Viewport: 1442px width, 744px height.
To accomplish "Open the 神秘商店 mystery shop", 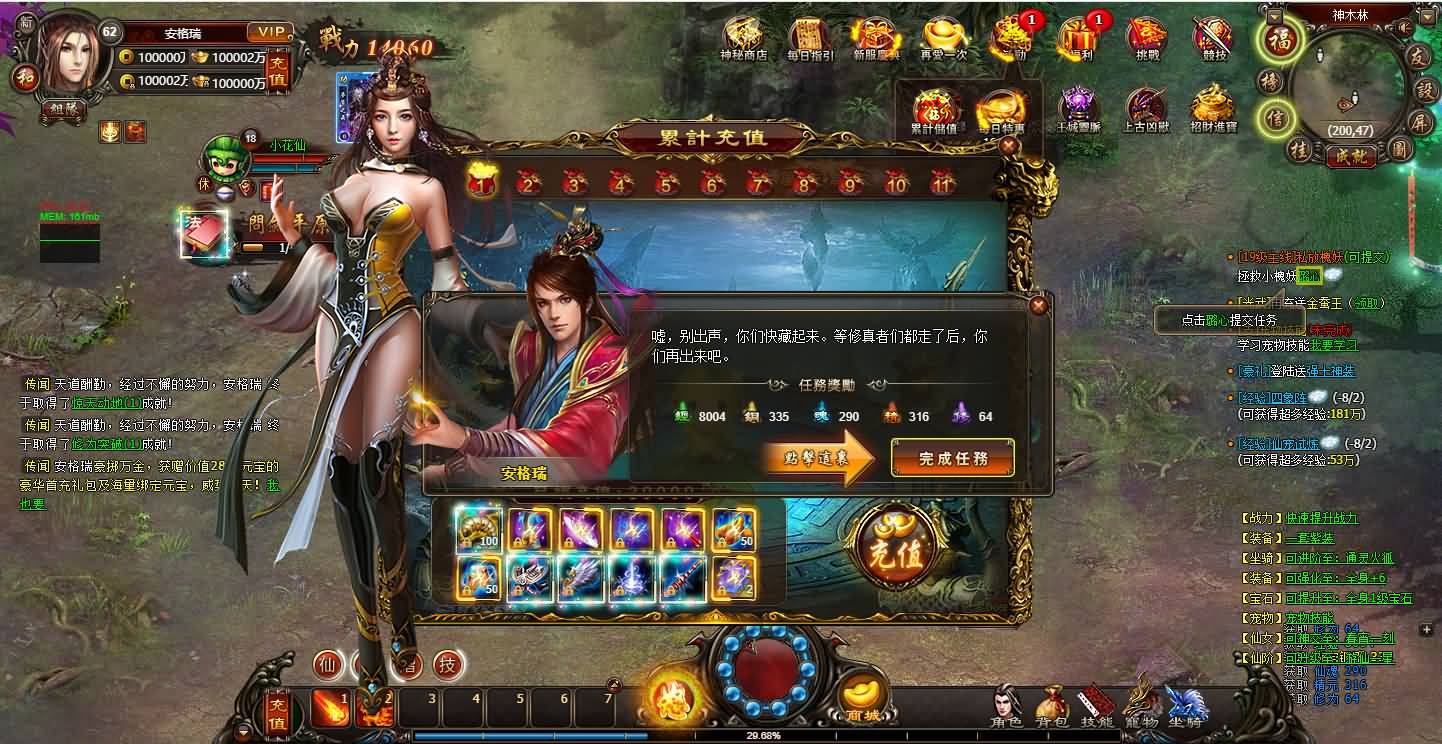I will point(744,38).
